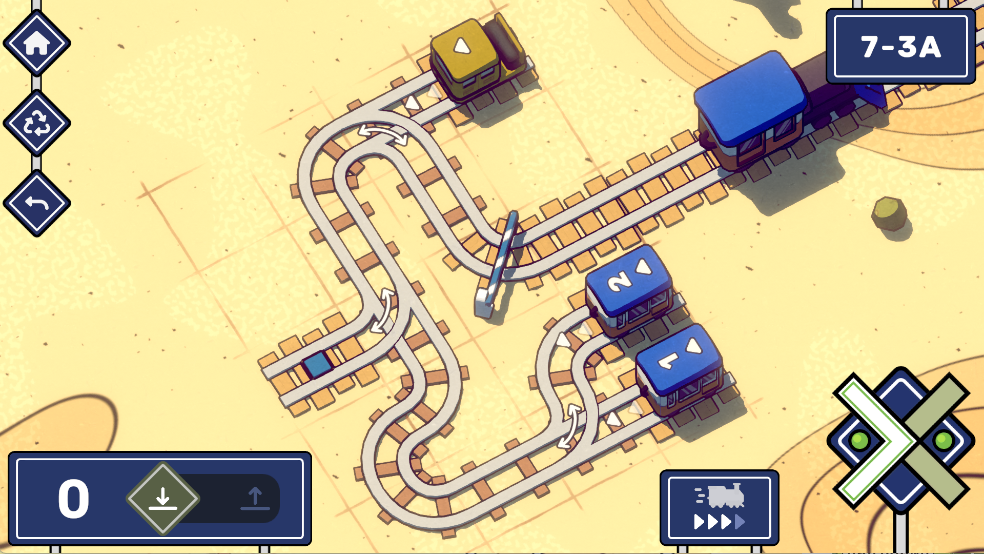Return to the home menu
984x554 pixels.
coord(37,43)
